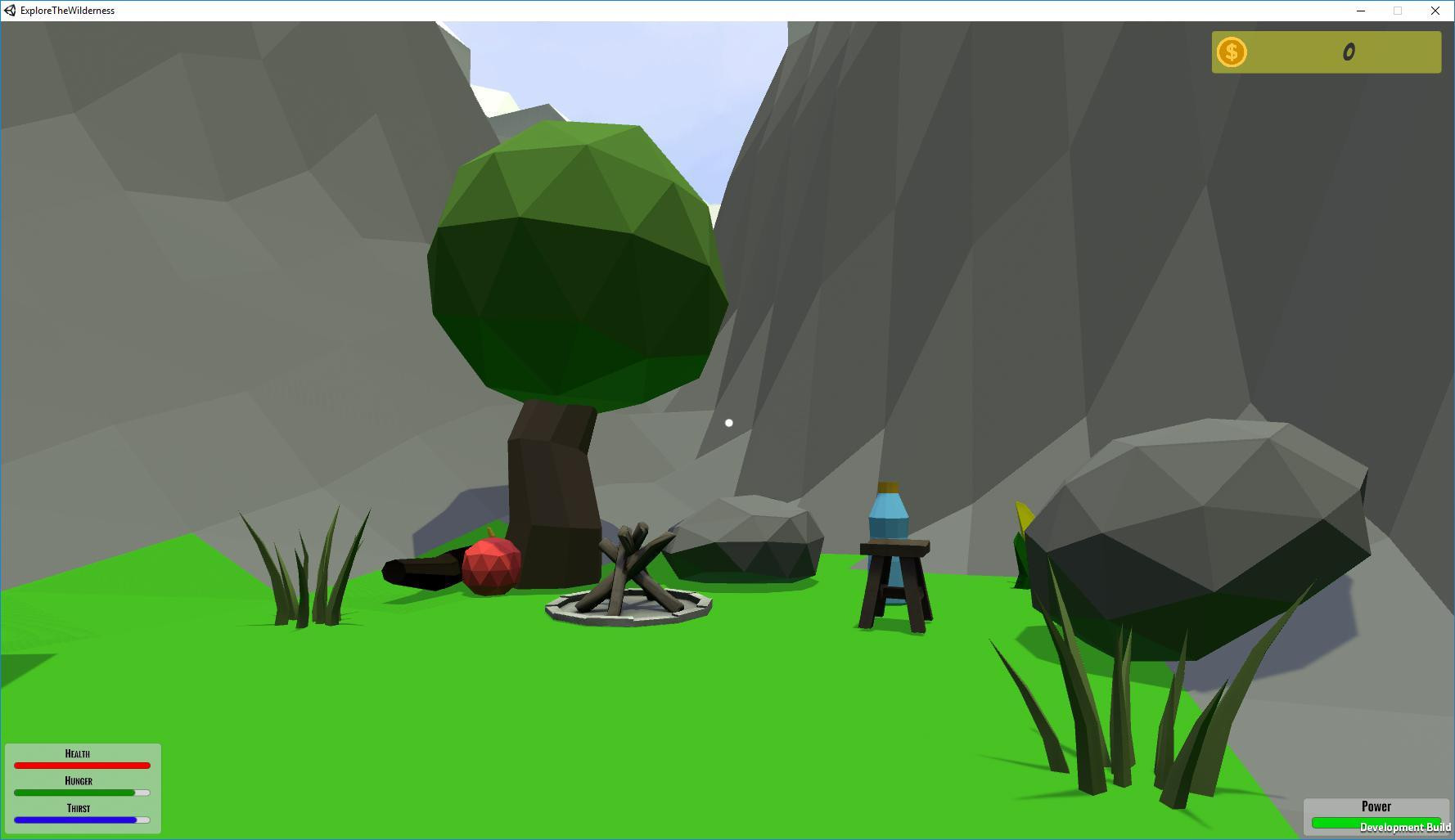The height and width of the screenshot is (840, 1455).
Task: Click the Health bar
Action: point(82,766)
